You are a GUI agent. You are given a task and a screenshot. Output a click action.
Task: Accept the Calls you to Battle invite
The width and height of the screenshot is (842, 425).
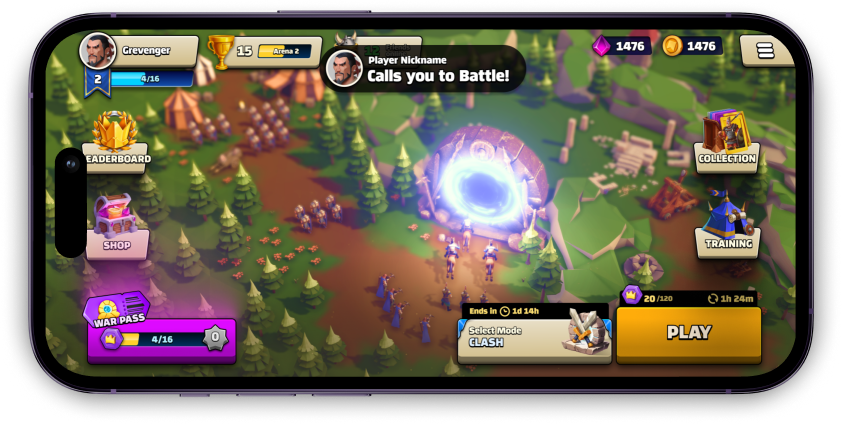click(x=425, y=68)
